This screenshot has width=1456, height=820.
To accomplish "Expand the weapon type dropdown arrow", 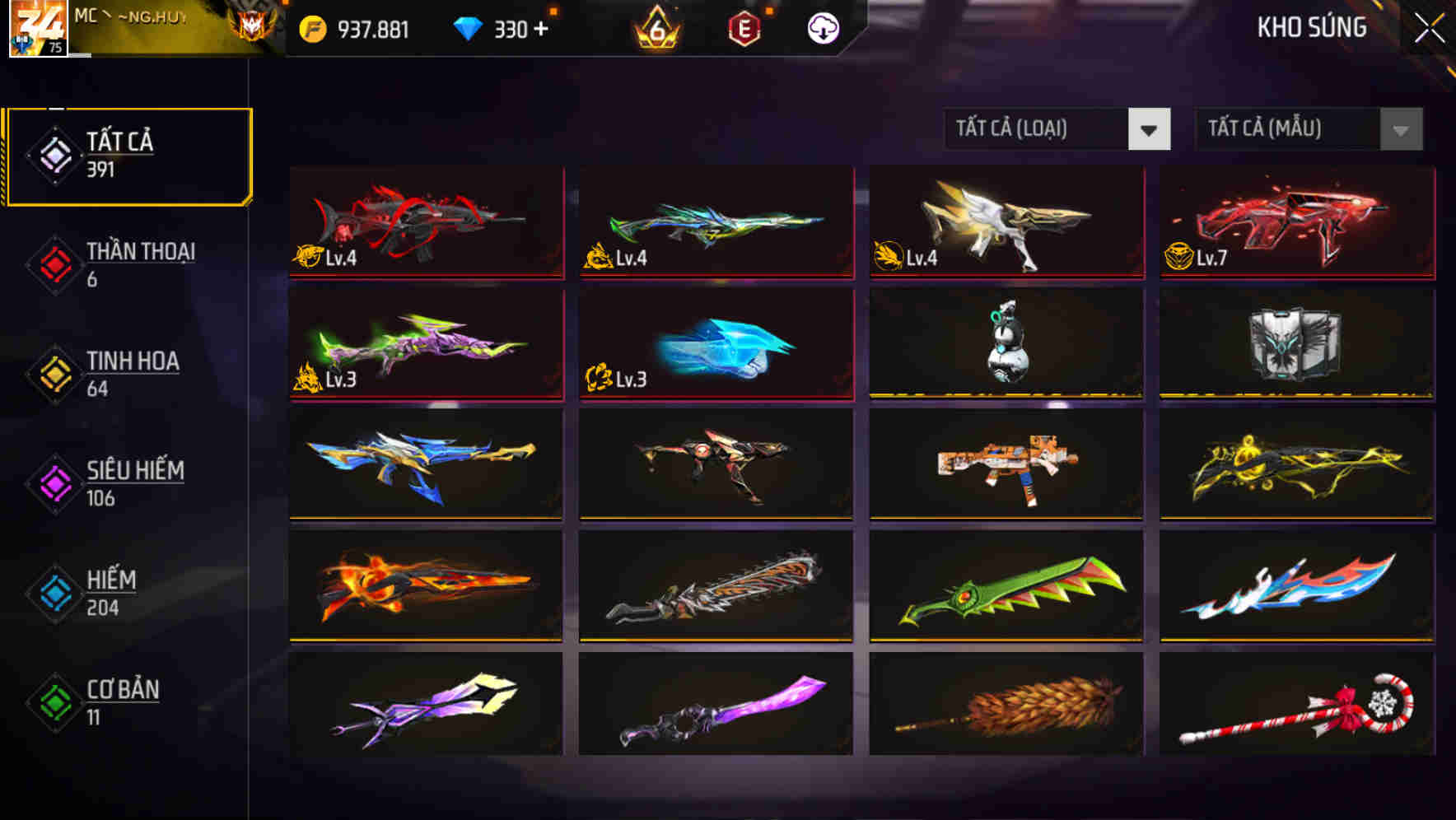I will click(1150, 129).
